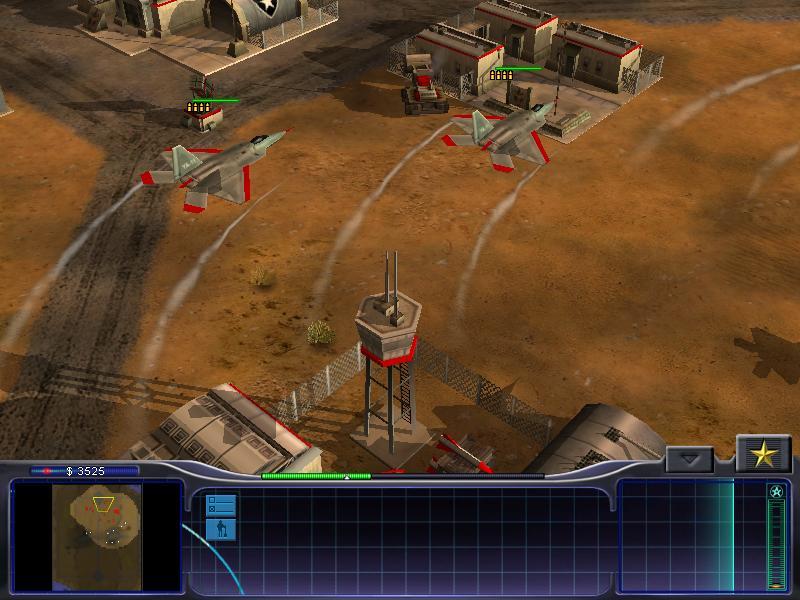800x600 pixels.
Task: Open the General's Powers star button
Action: [764, 455]
